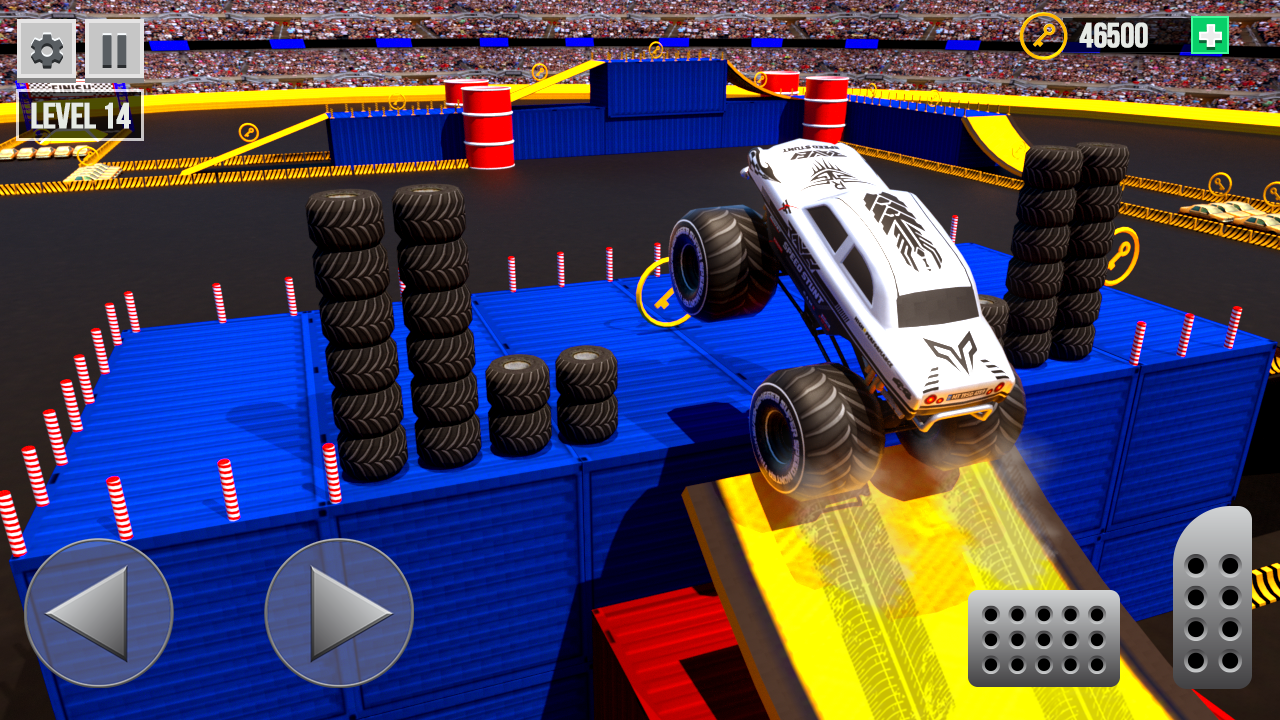This screenshot has width=1280, height=720.
Task: Pause the game with the pause icon
Action: (114, 50)
